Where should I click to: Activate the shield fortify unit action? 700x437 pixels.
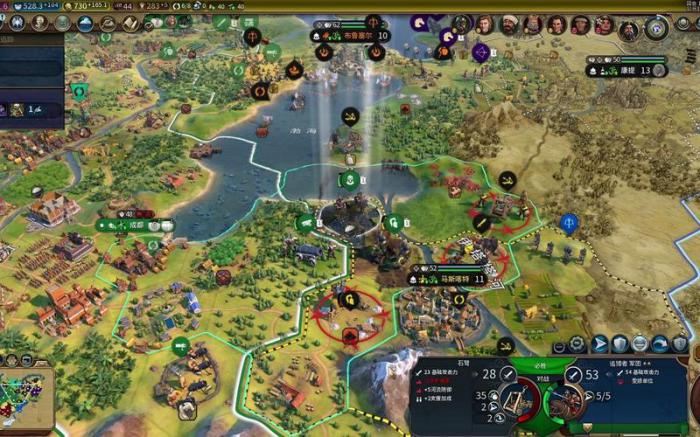pyautogui.click(x=620, y=344)
